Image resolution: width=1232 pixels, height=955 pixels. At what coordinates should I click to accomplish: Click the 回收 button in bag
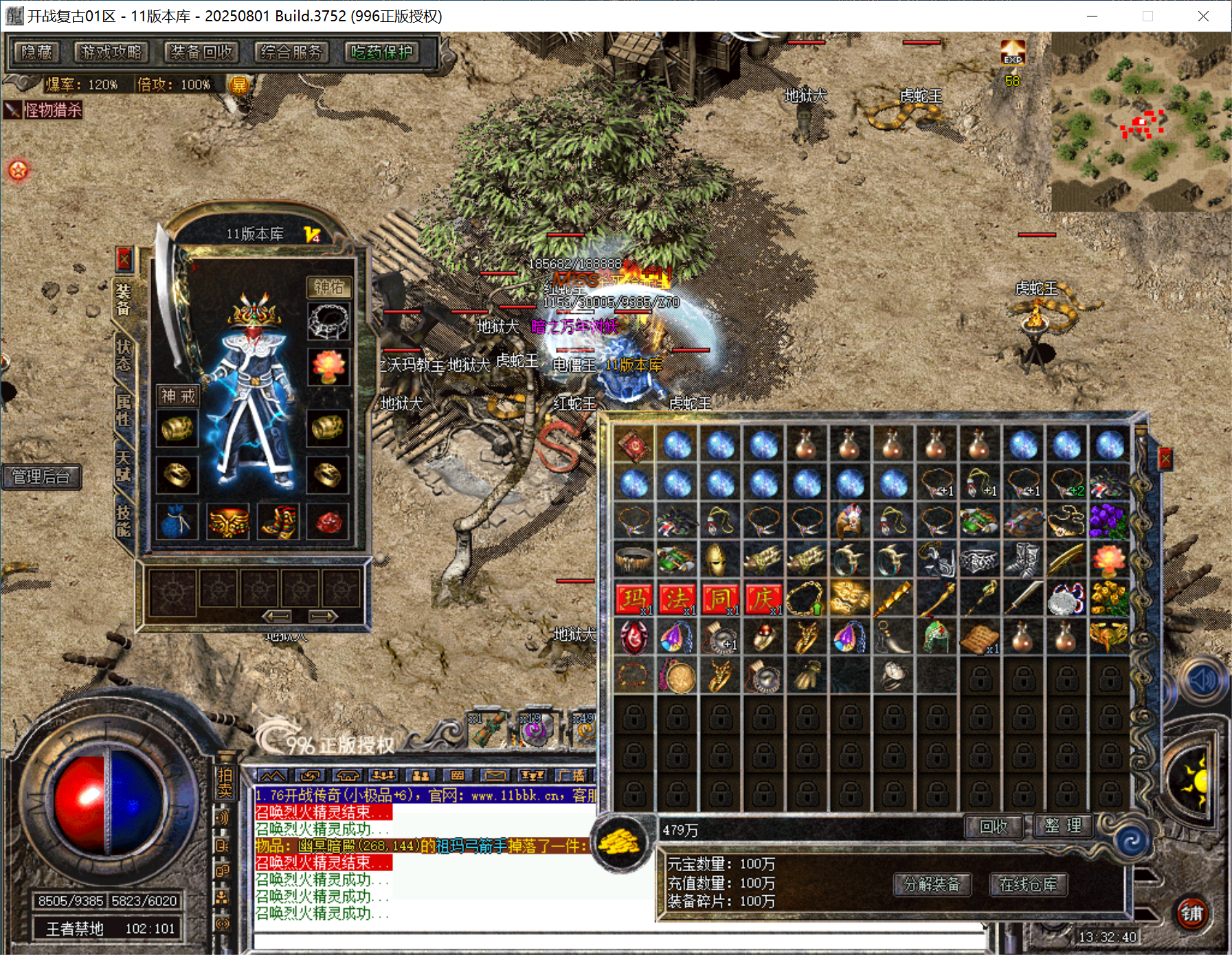(x=993, y=826)
